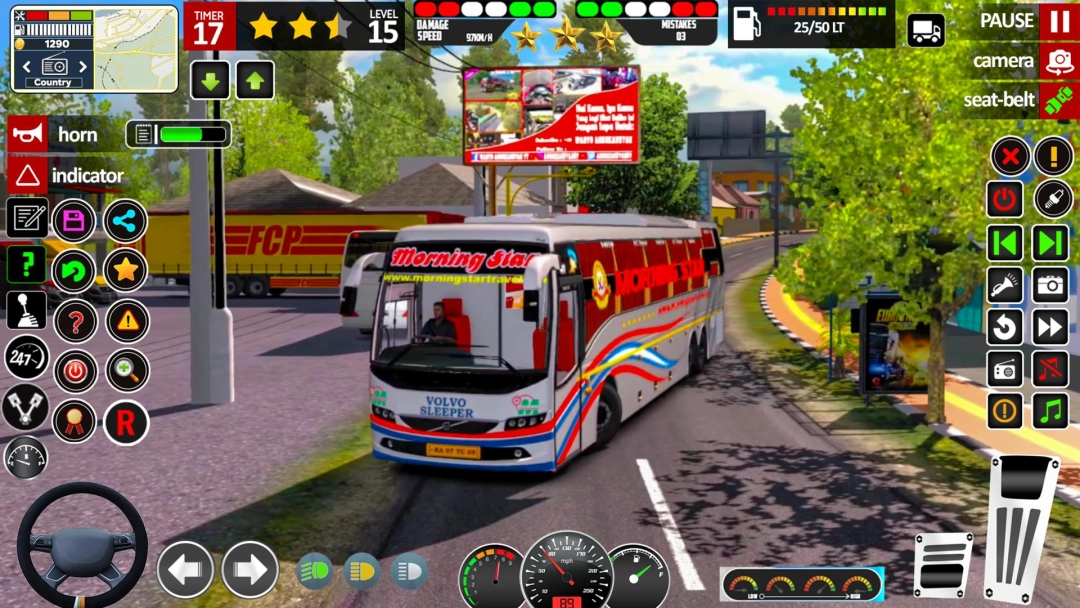Toggle the green music note button
This screenshot has height=608, width=1080.
pyautogui.click(x=1051, y=410)
